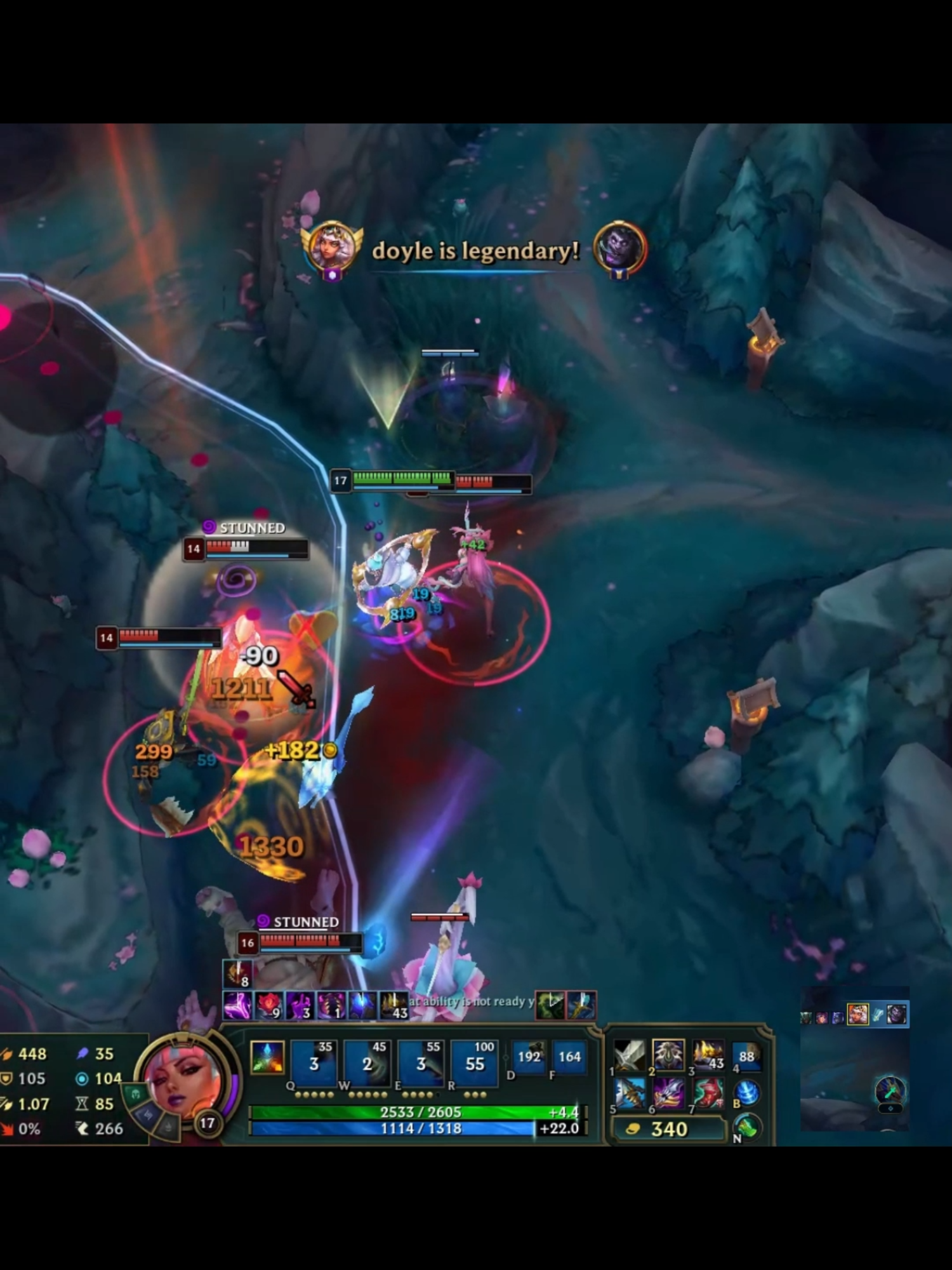Select the gold-bordered armor item in slot 2
Viewport: 952px width, 1270px height.
pos(668,1053)
